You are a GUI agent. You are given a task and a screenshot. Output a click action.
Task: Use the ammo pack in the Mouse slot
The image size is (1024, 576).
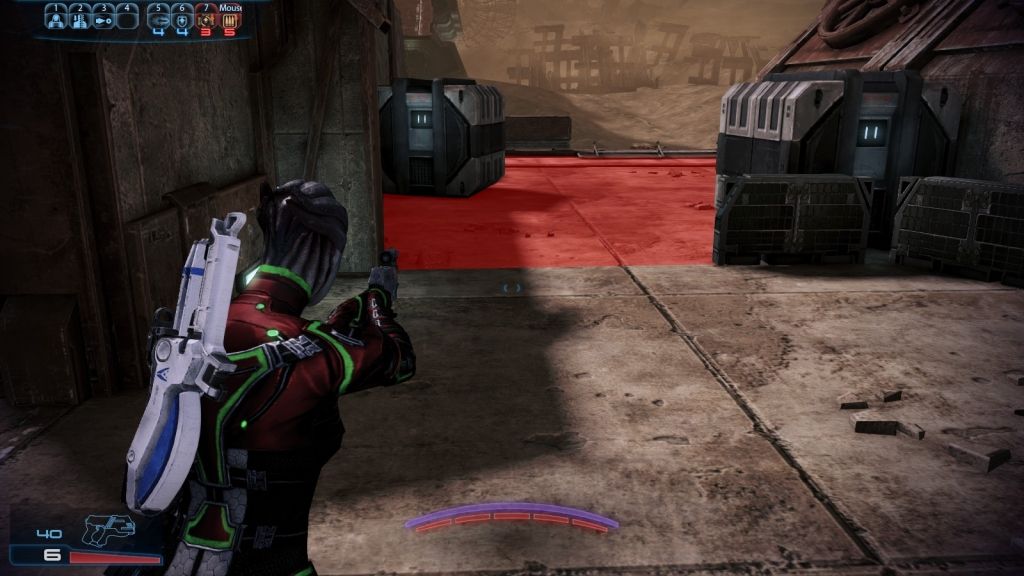229,18
